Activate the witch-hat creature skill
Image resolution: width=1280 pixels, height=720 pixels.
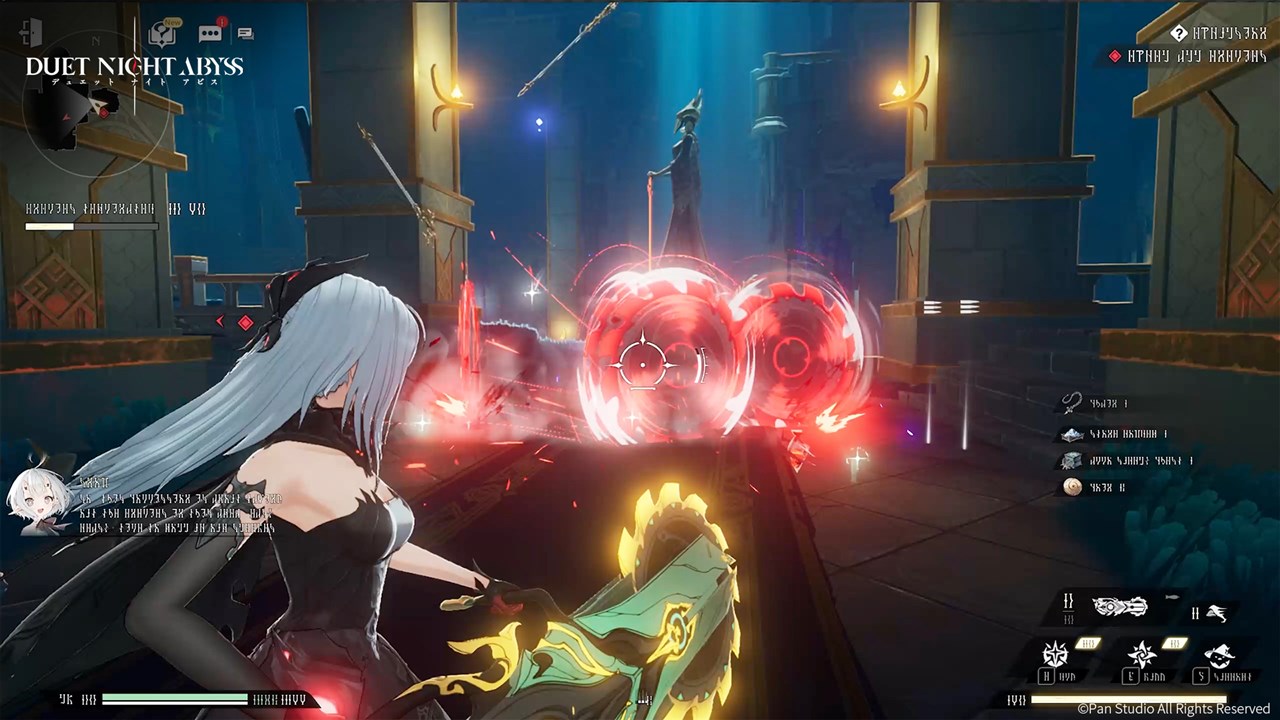coord(1219,655)
